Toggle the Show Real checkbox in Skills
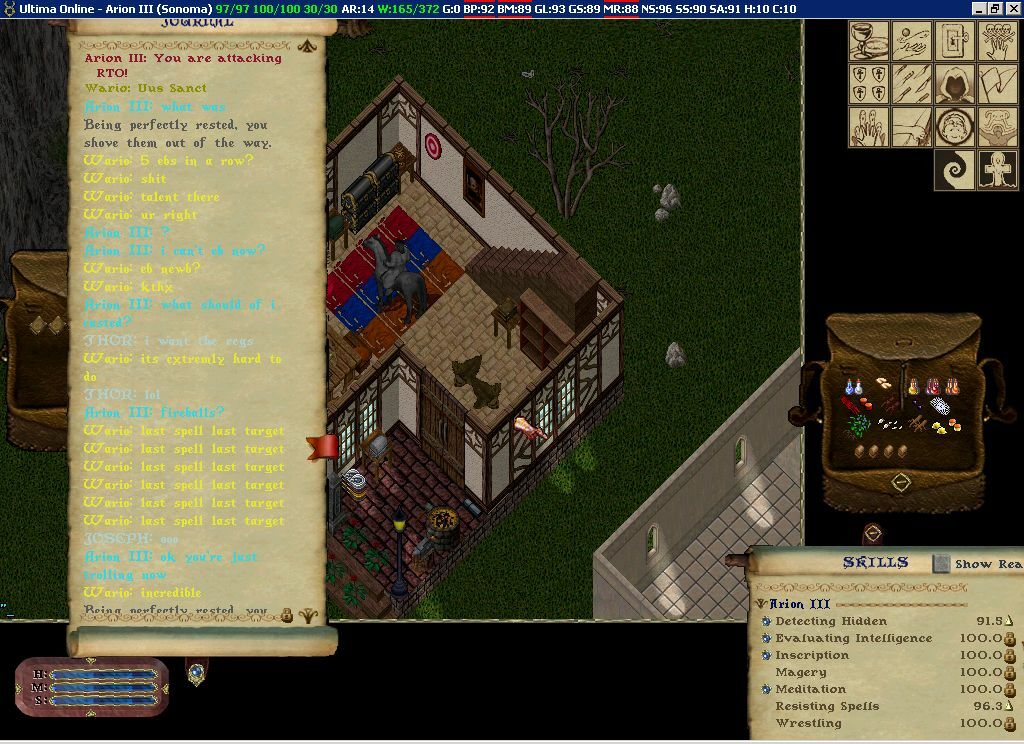The image size is (1024, 744). click(941, 564)
